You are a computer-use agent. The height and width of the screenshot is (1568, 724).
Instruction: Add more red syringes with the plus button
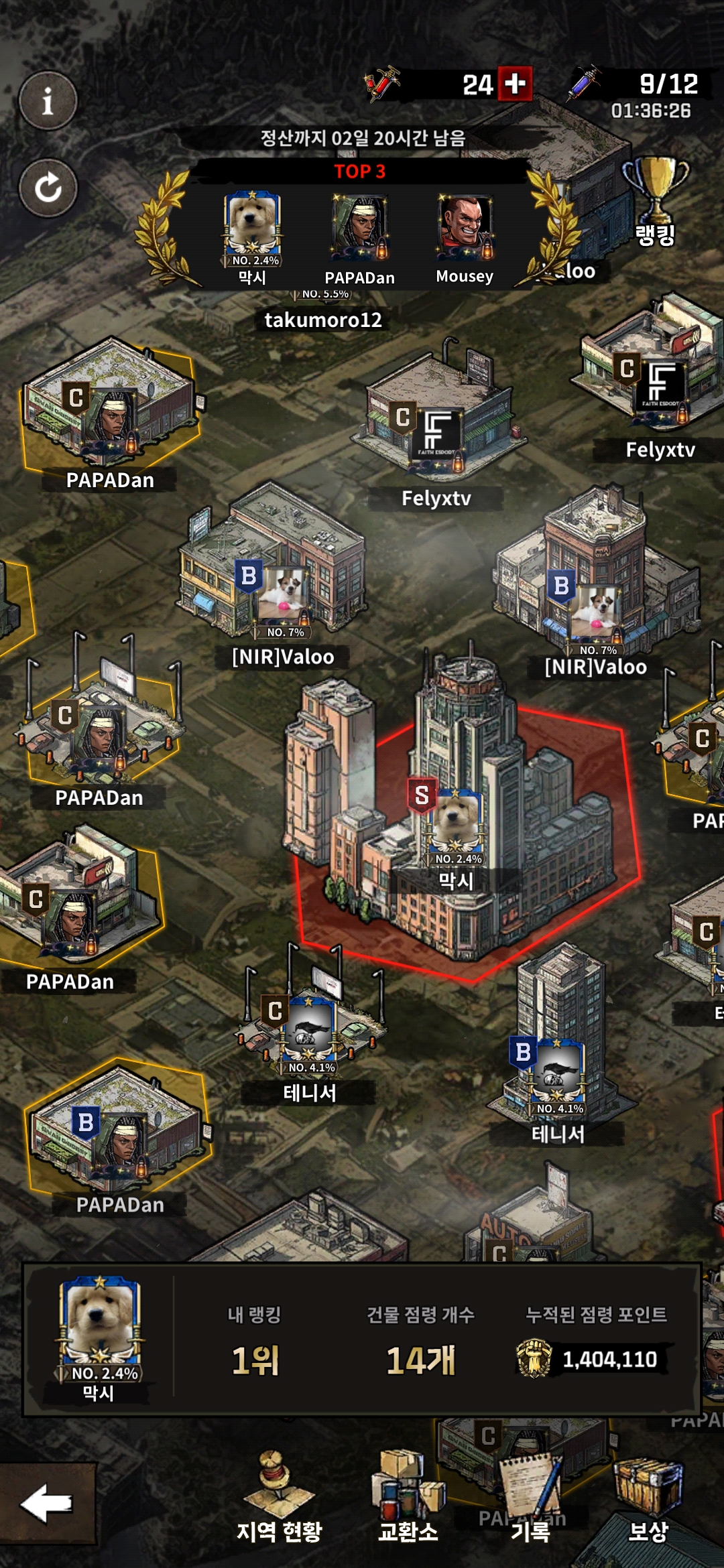[514, 84]
